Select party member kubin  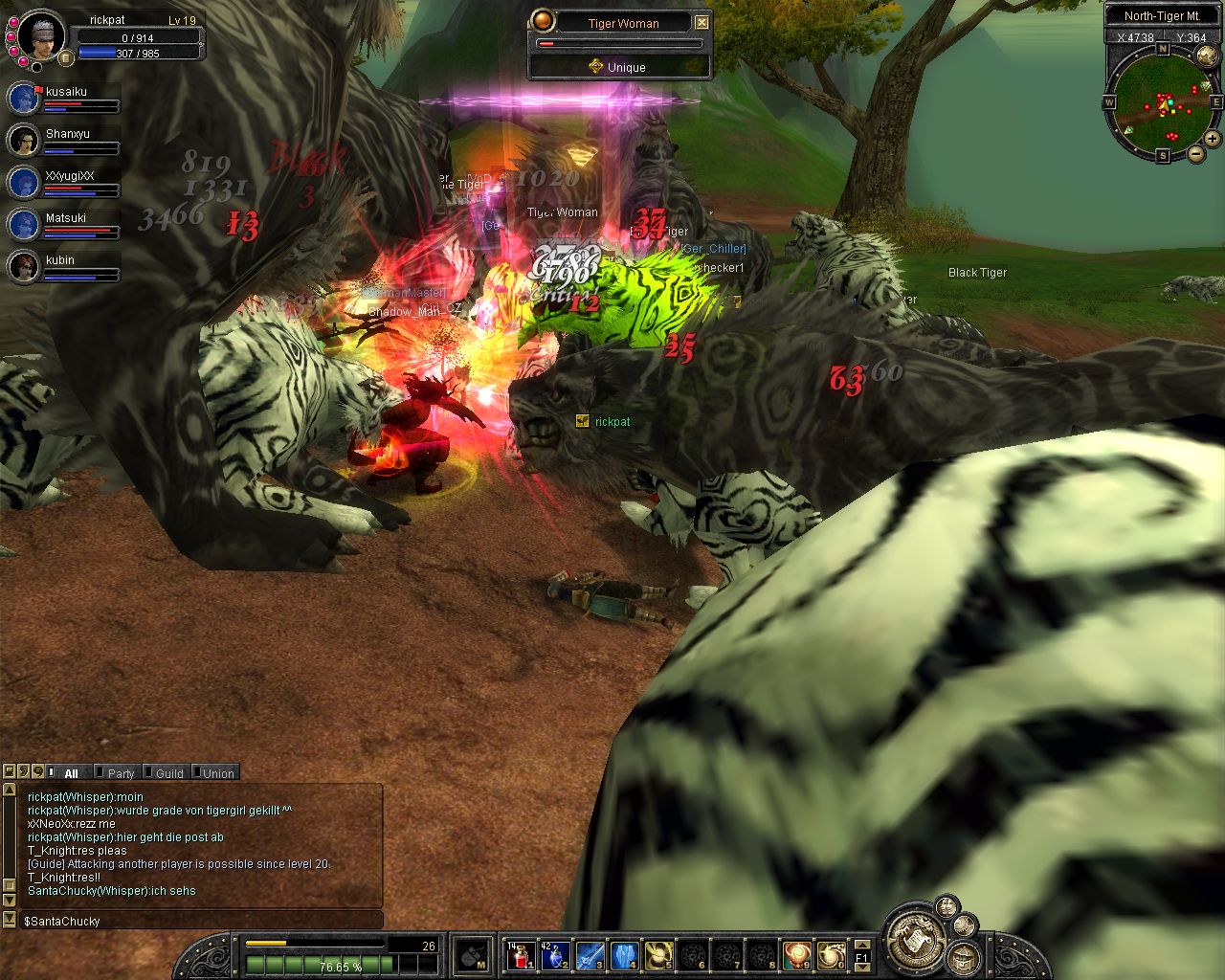(x=24, y=267)
